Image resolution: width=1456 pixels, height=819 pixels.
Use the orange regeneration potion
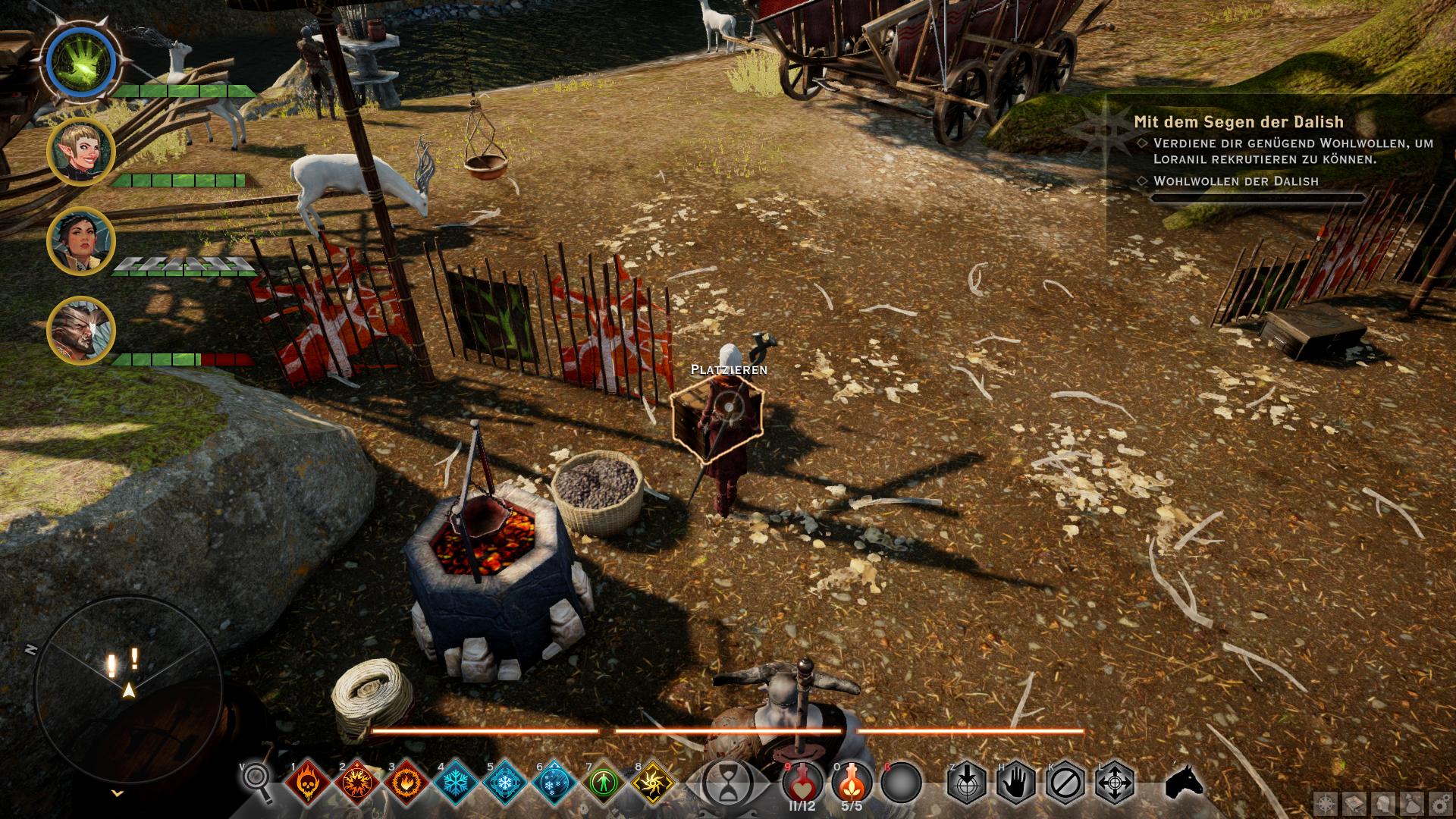(x=851, y=781)
